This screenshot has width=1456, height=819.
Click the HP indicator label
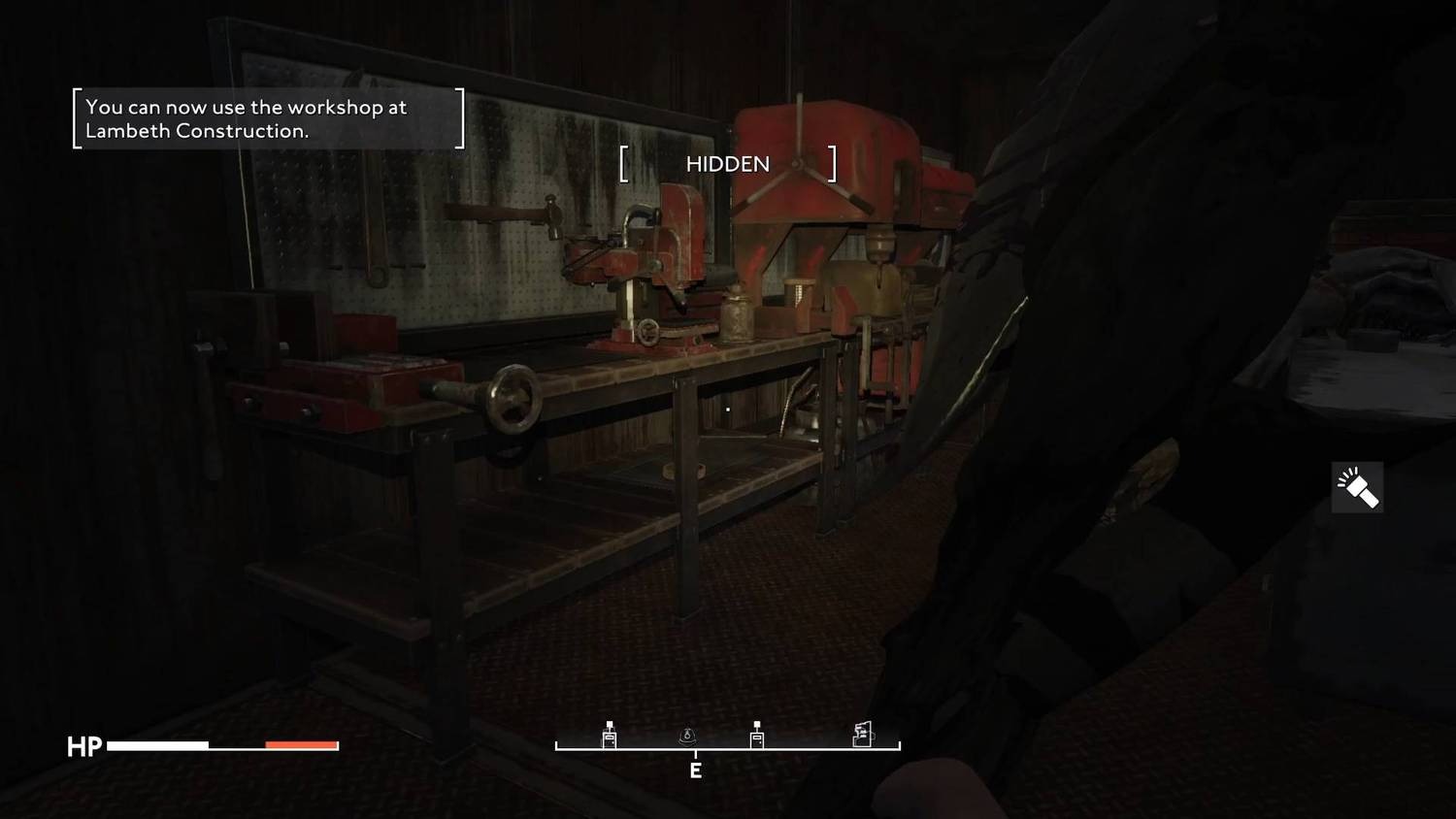tap(83, 747)
